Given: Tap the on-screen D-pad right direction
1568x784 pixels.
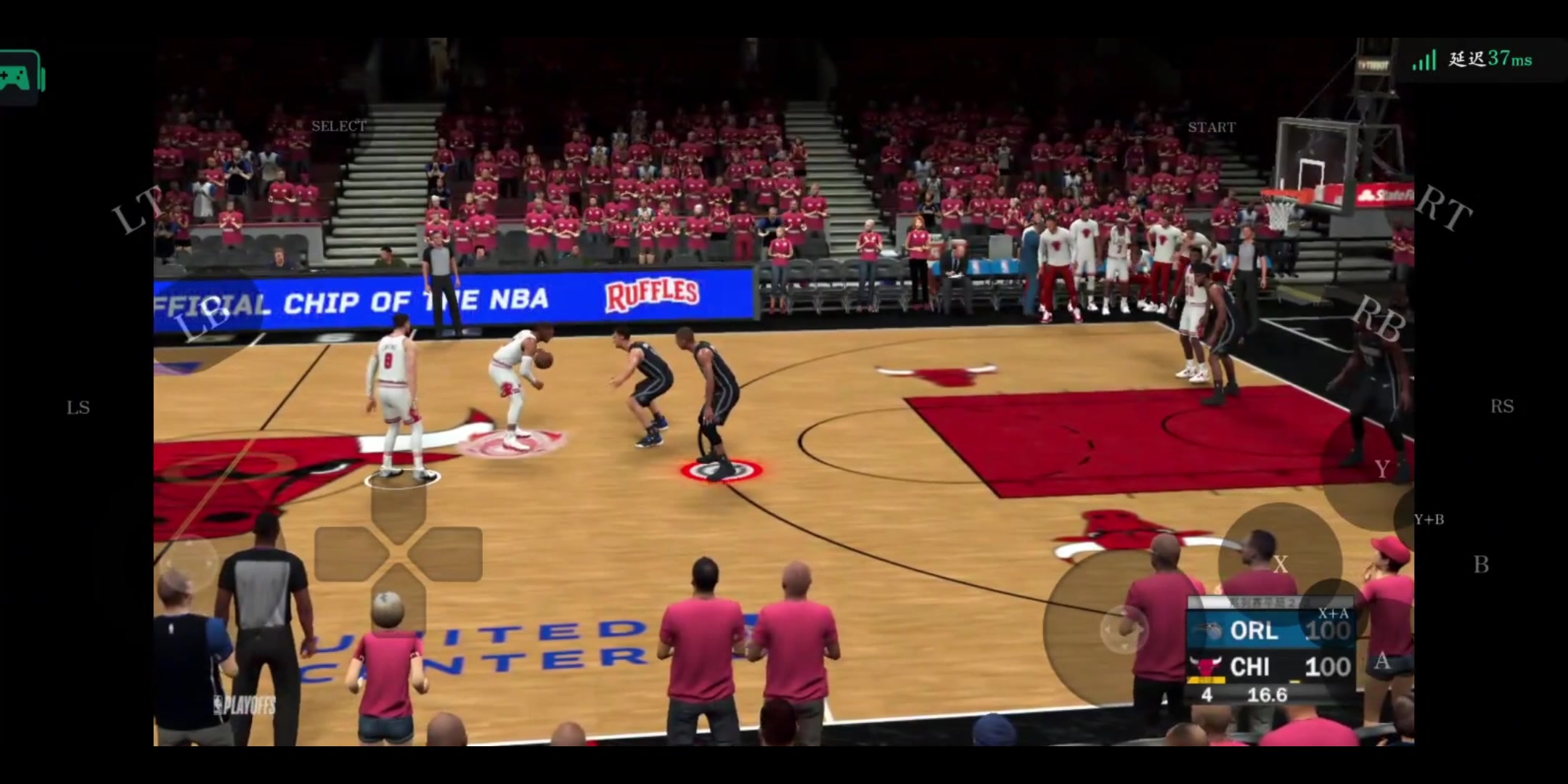Looking at the screenshot, I should pos(447,555).
